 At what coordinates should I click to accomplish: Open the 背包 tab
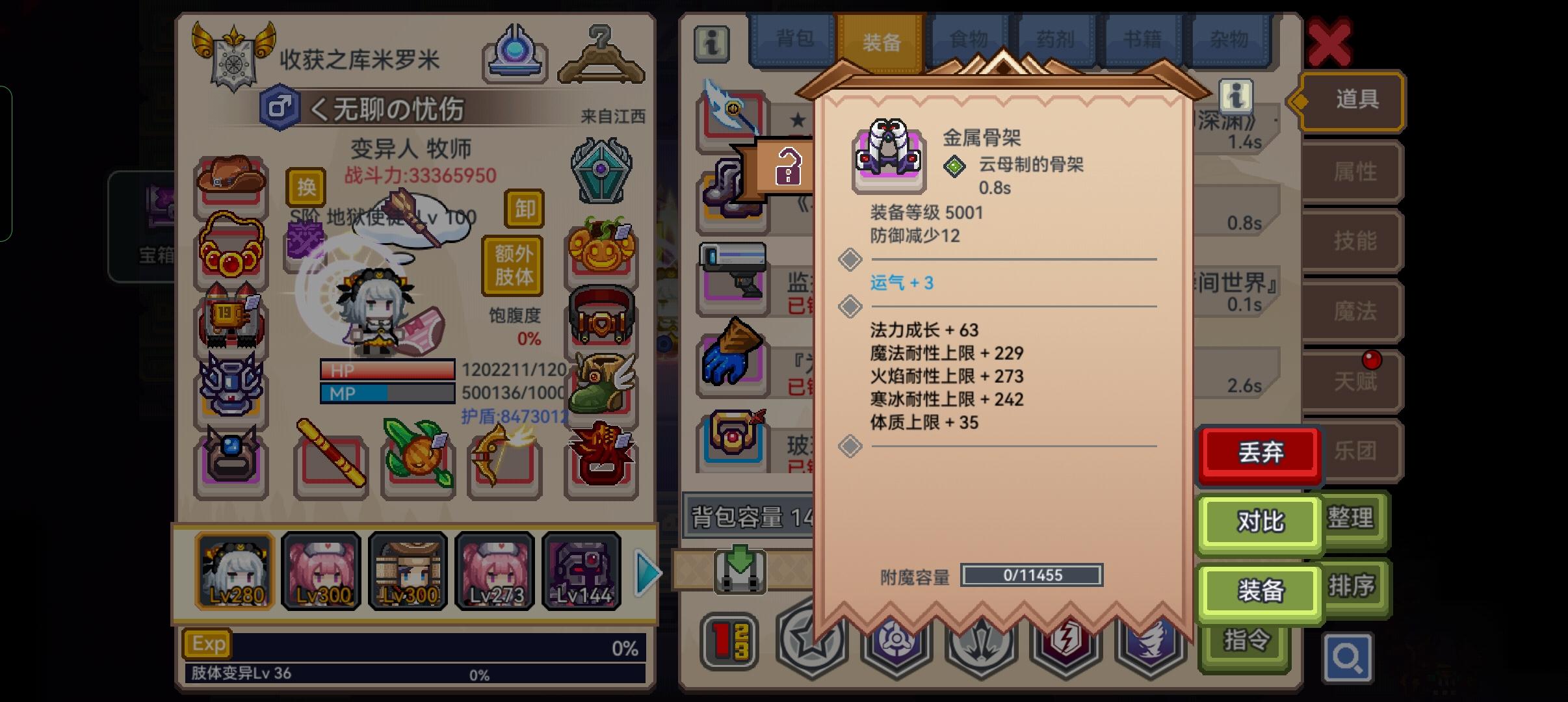point(796,39)
